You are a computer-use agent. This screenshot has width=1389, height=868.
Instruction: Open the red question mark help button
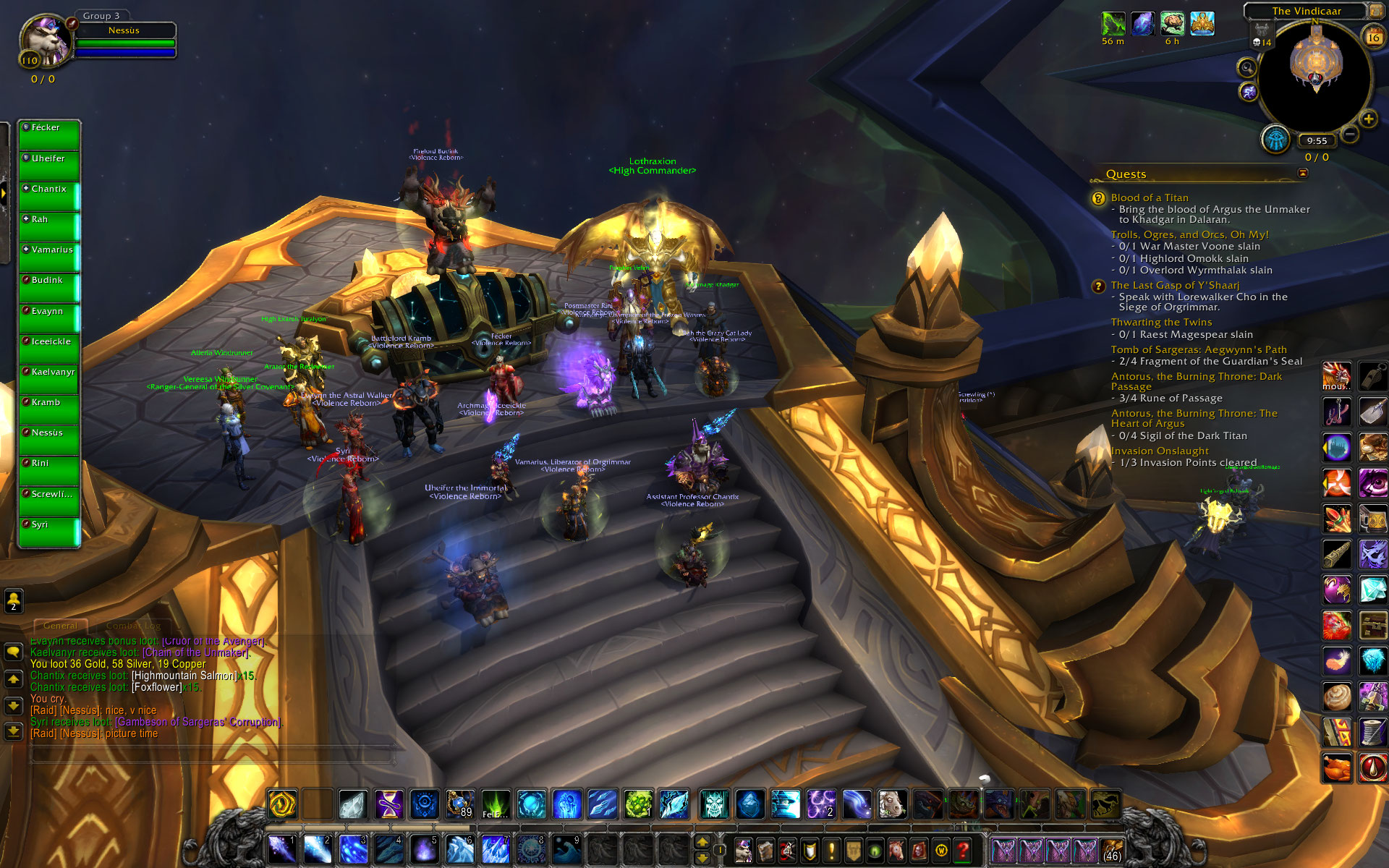(962, 850)
